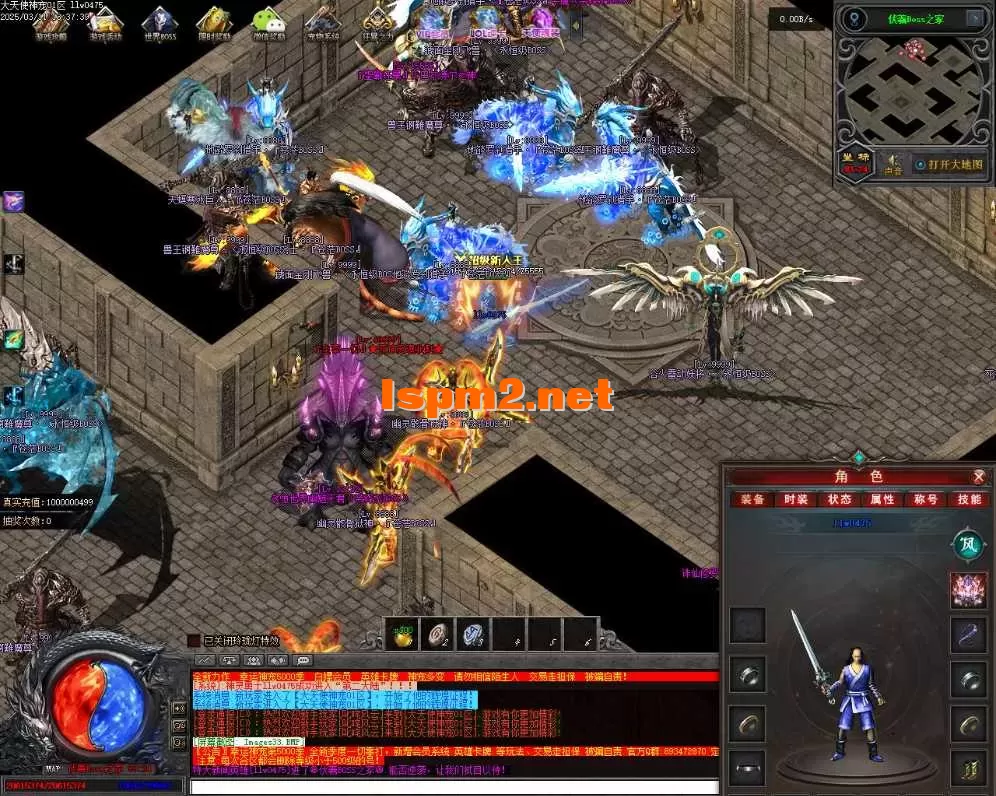Open the 世界BOSS menu icon

click(160, 20)
